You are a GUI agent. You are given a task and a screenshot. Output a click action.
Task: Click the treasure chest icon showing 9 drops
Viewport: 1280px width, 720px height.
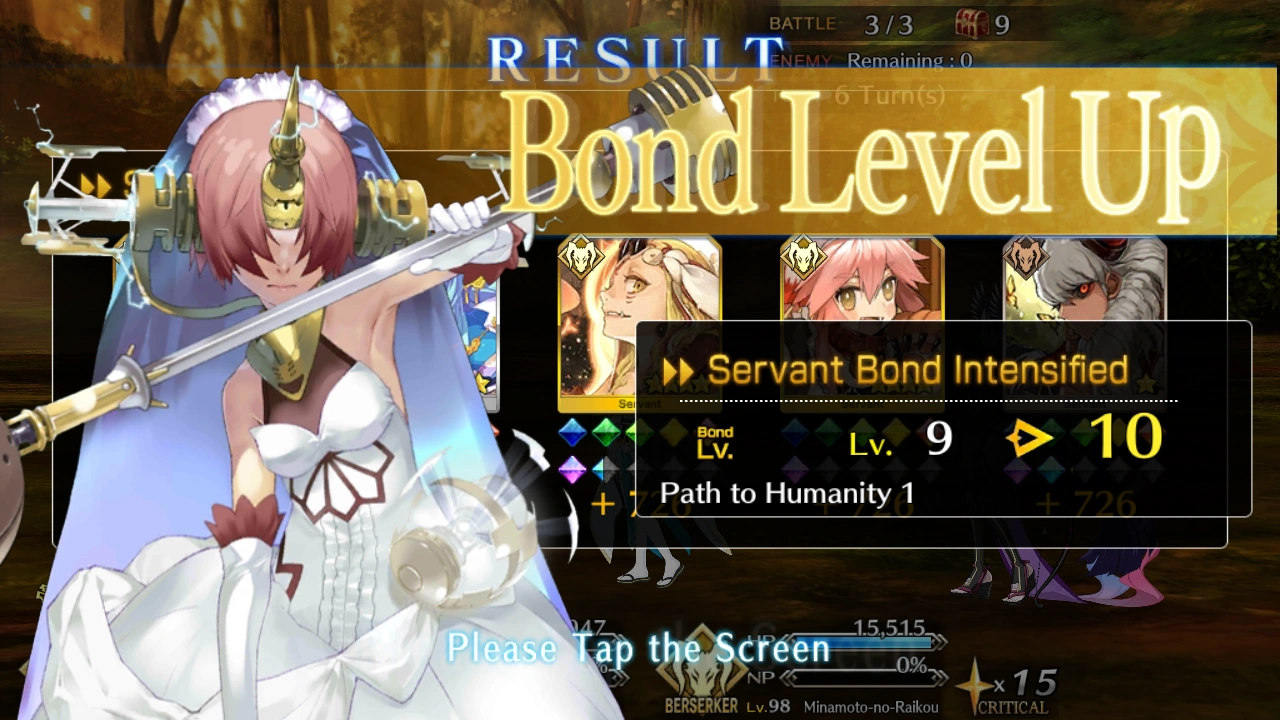pos(971,24)
